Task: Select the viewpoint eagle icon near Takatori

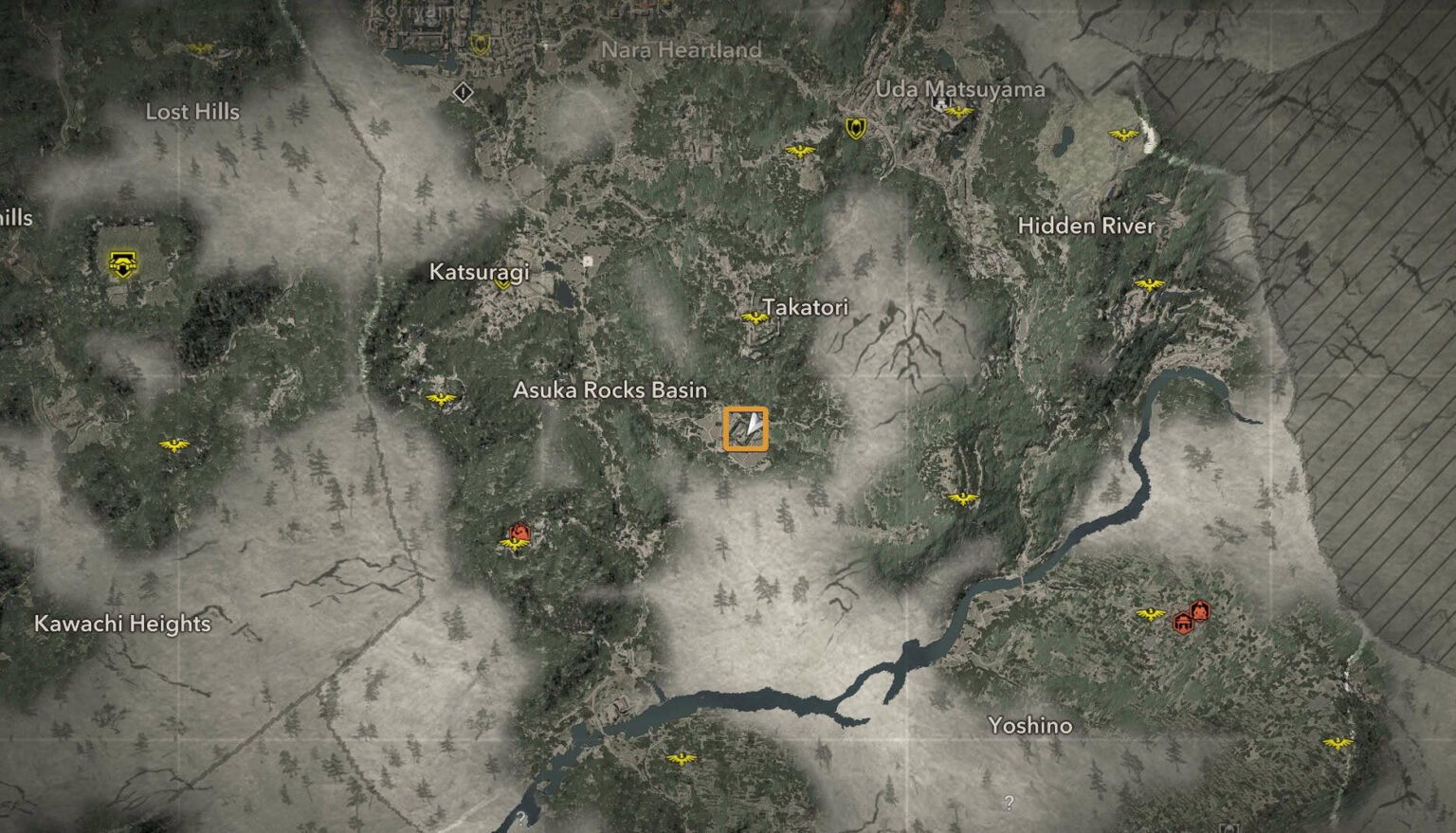Action: (755, 317)
